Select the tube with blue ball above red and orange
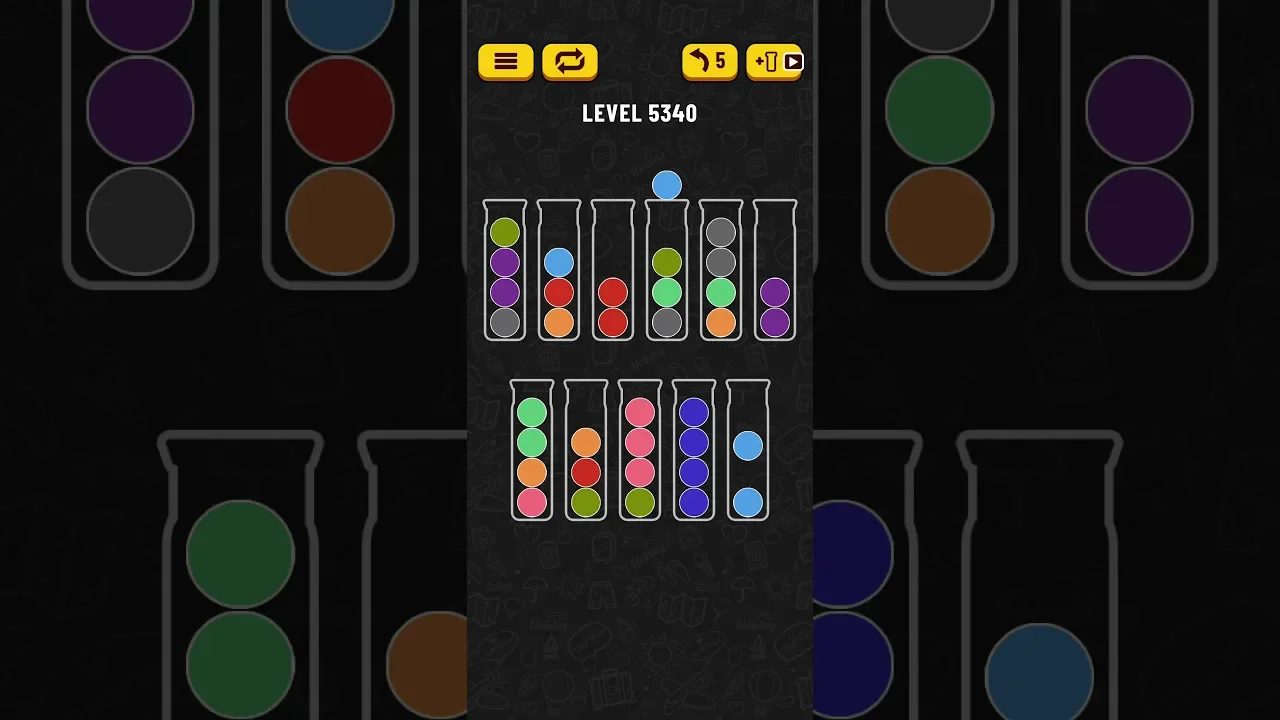The width and height of the screenshot is (1280, 720). tap(559, 271)
